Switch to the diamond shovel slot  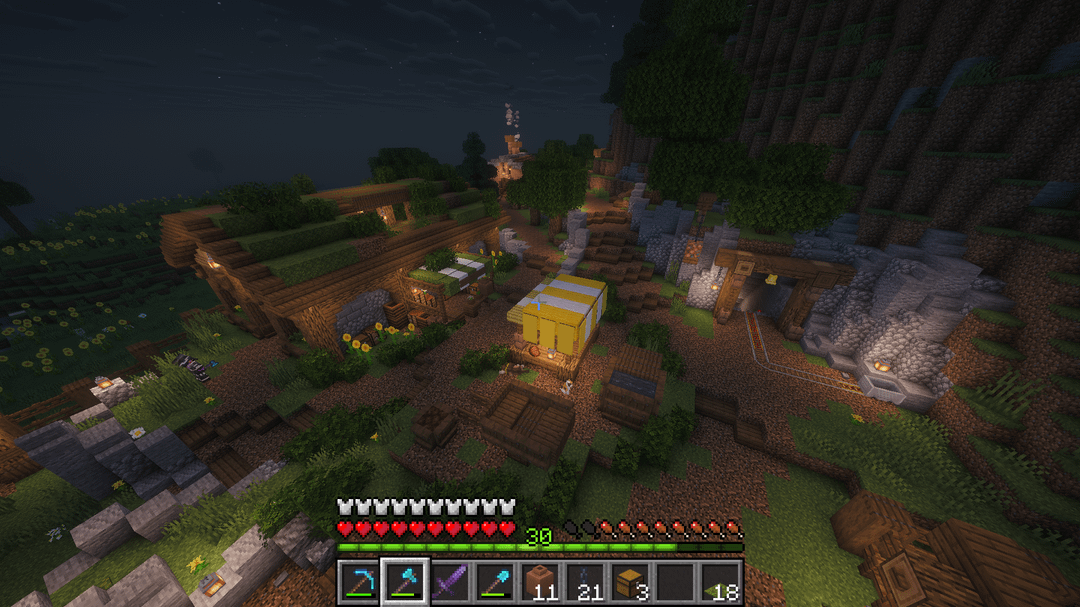(494, 582)
